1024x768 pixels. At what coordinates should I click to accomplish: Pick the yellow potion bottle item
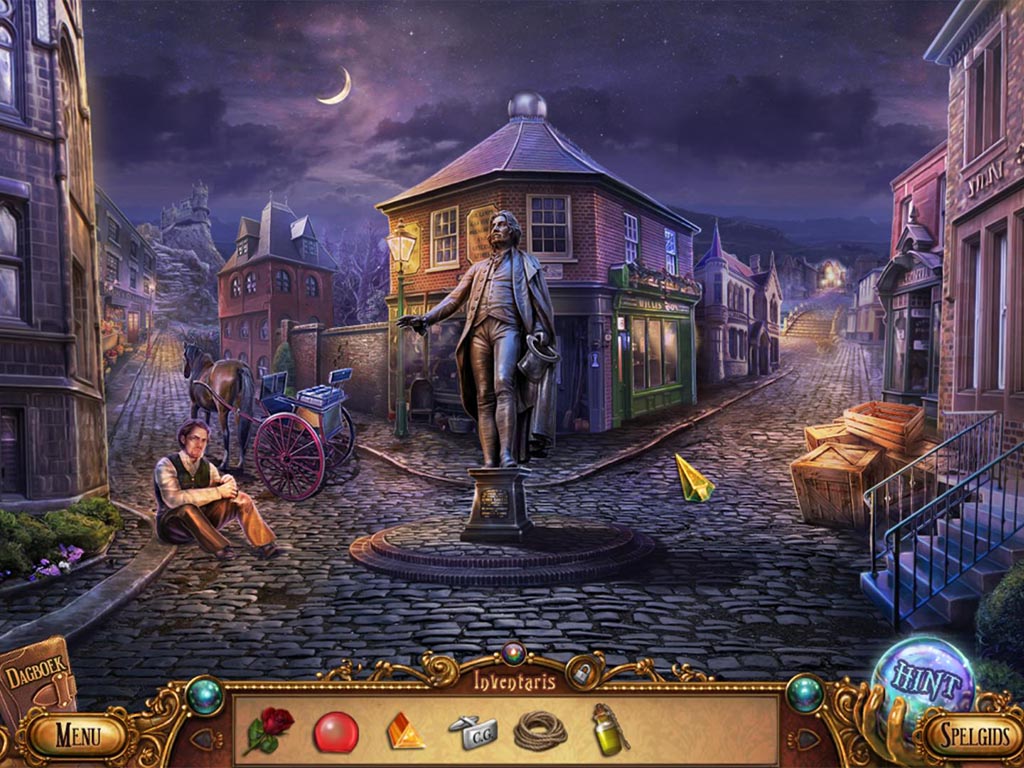(608, 729)
